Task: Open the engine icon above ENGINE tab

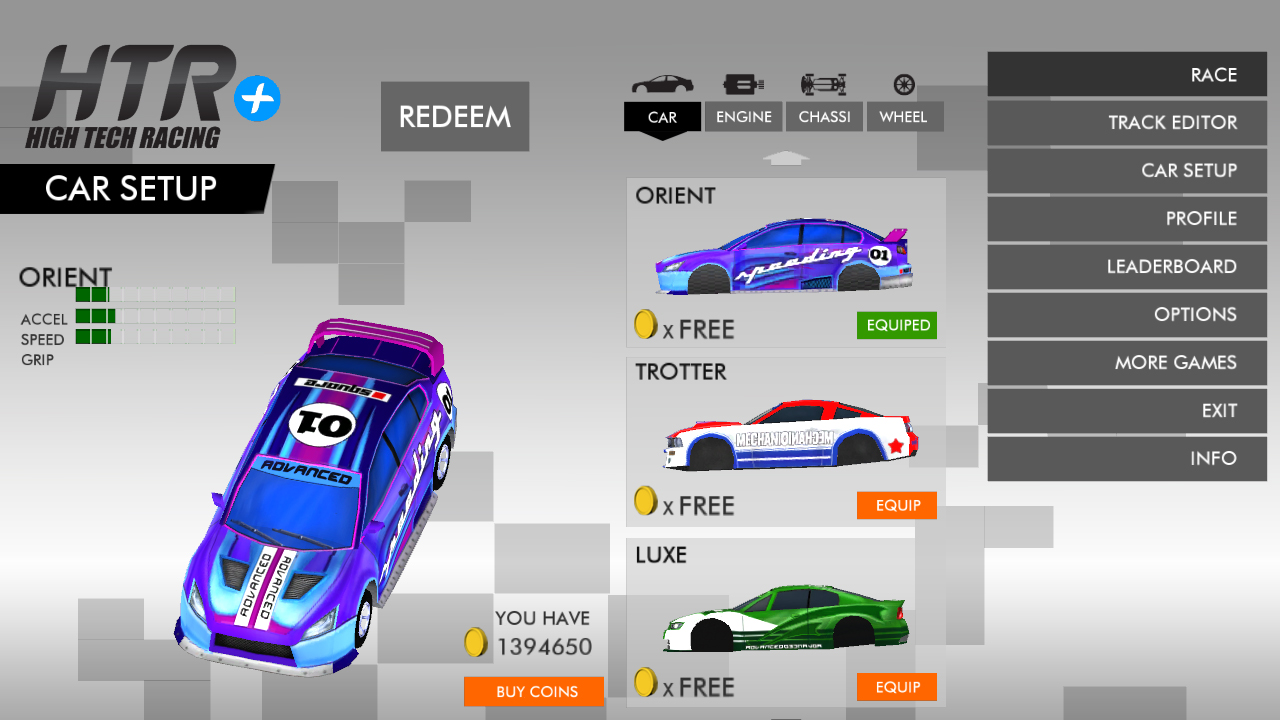Action: tap(743, 83)
